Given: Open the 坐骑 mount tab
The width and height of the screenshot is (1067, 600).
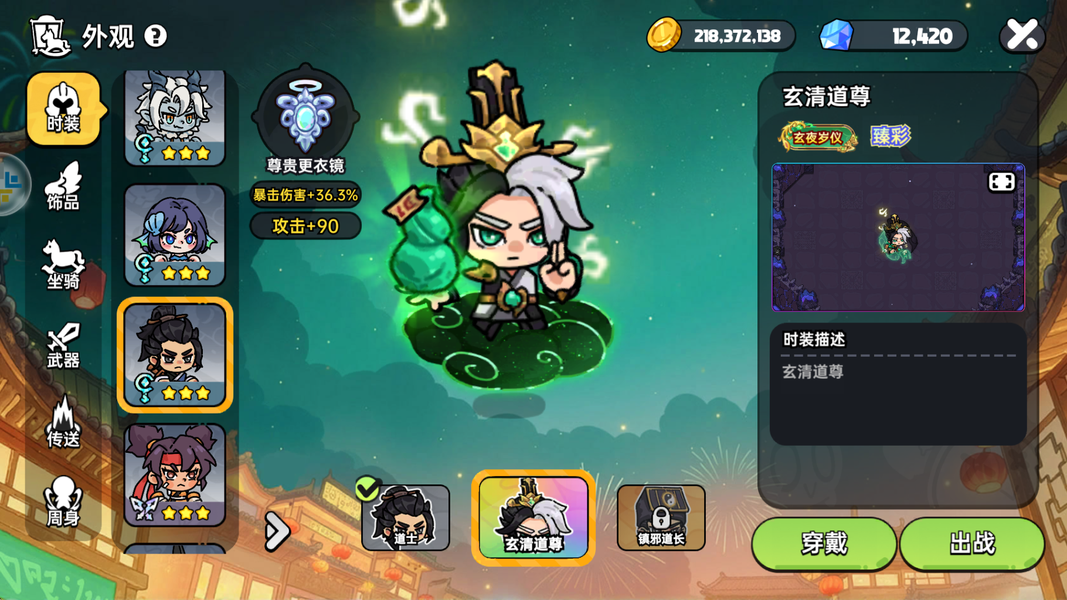Looking at the screenshot, I should (63, 265).
